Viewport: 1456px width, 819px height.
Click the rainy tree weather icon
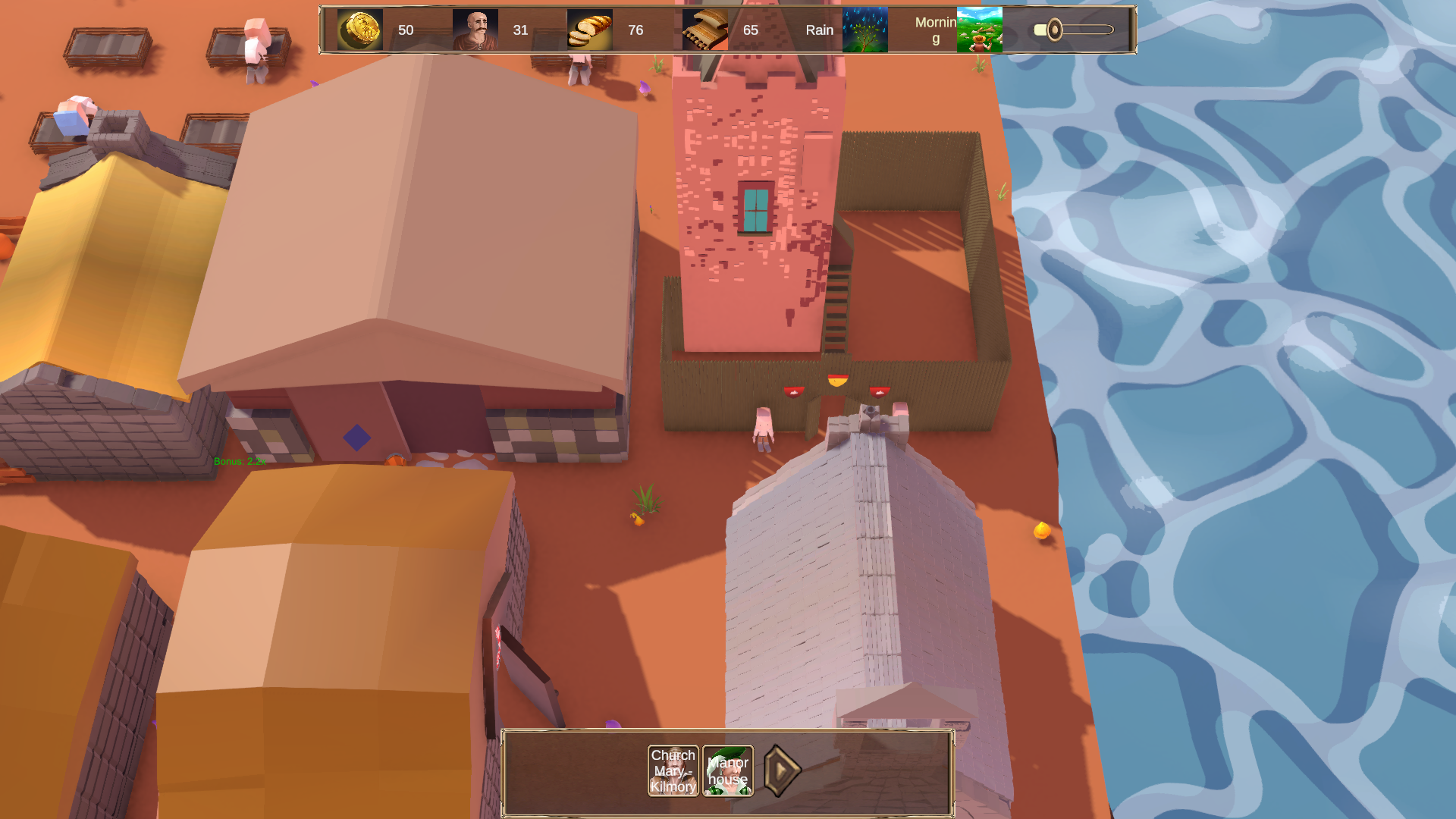click(x=865, y=30)
